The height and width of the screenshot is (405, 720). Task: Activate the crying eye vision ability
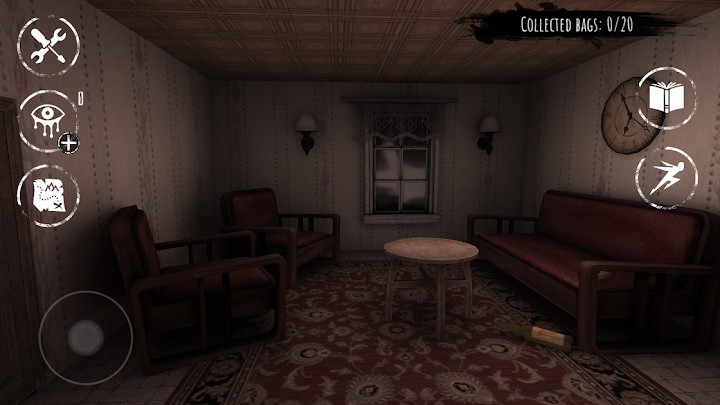tap(48, 120)
